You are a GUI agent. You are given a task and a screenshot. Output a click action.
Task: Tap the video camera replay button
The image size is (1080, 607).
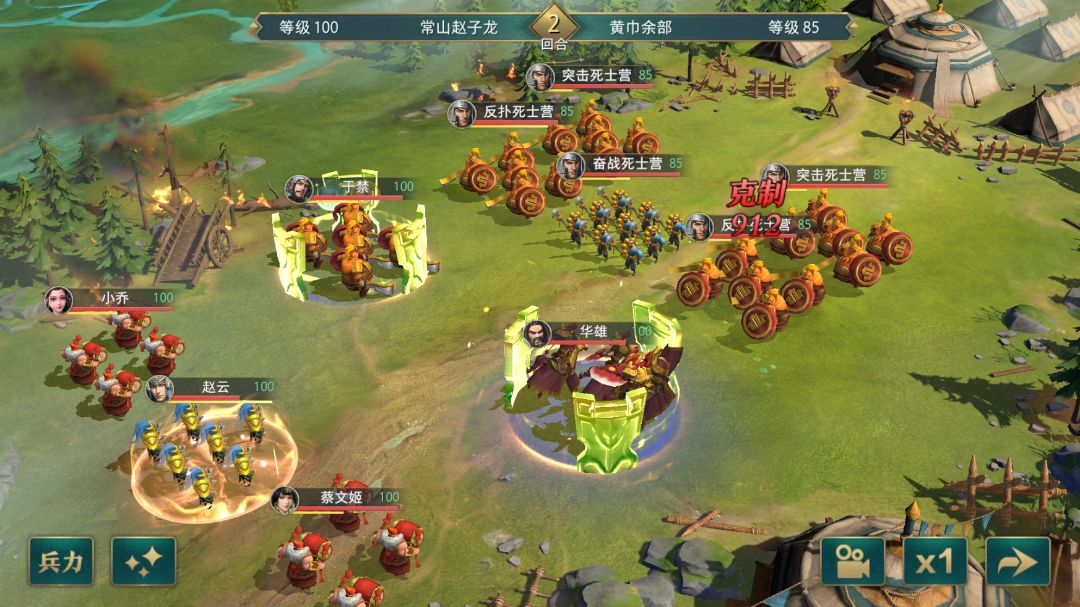[853, 562]
